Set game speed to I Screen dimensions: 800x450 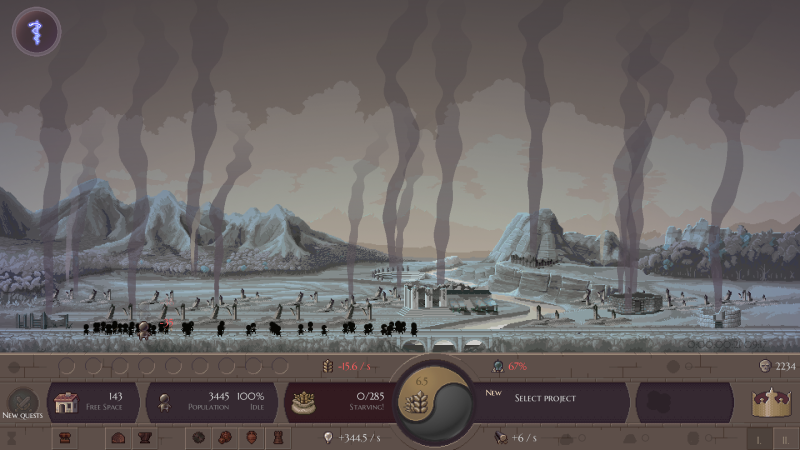coord(760,438)
